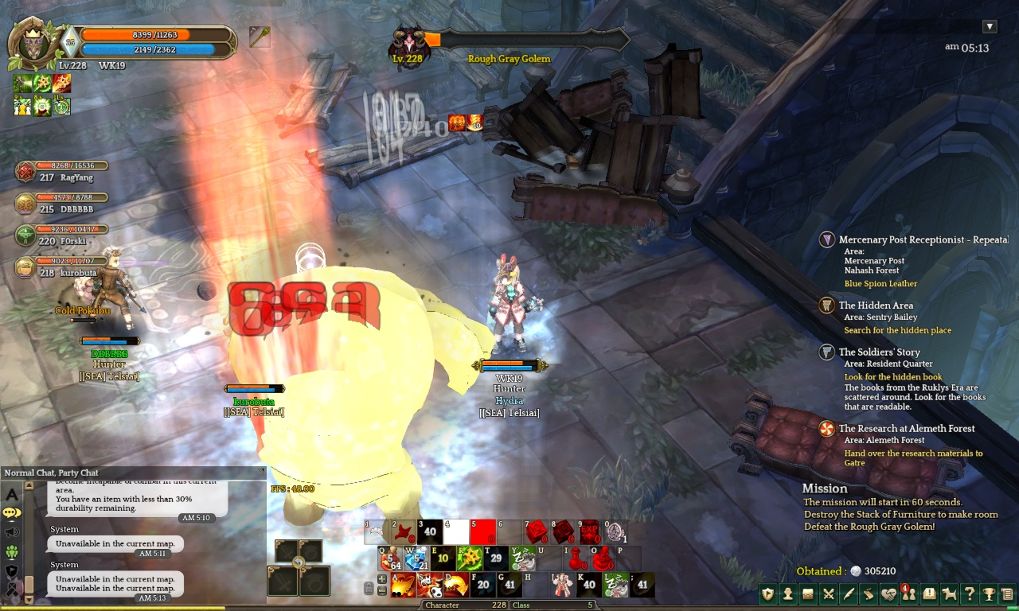Open the Mercenary Post Receptionist quest entry
Image resolution: width=1019 pixels, height=611 pixels.
pos(922,240)
